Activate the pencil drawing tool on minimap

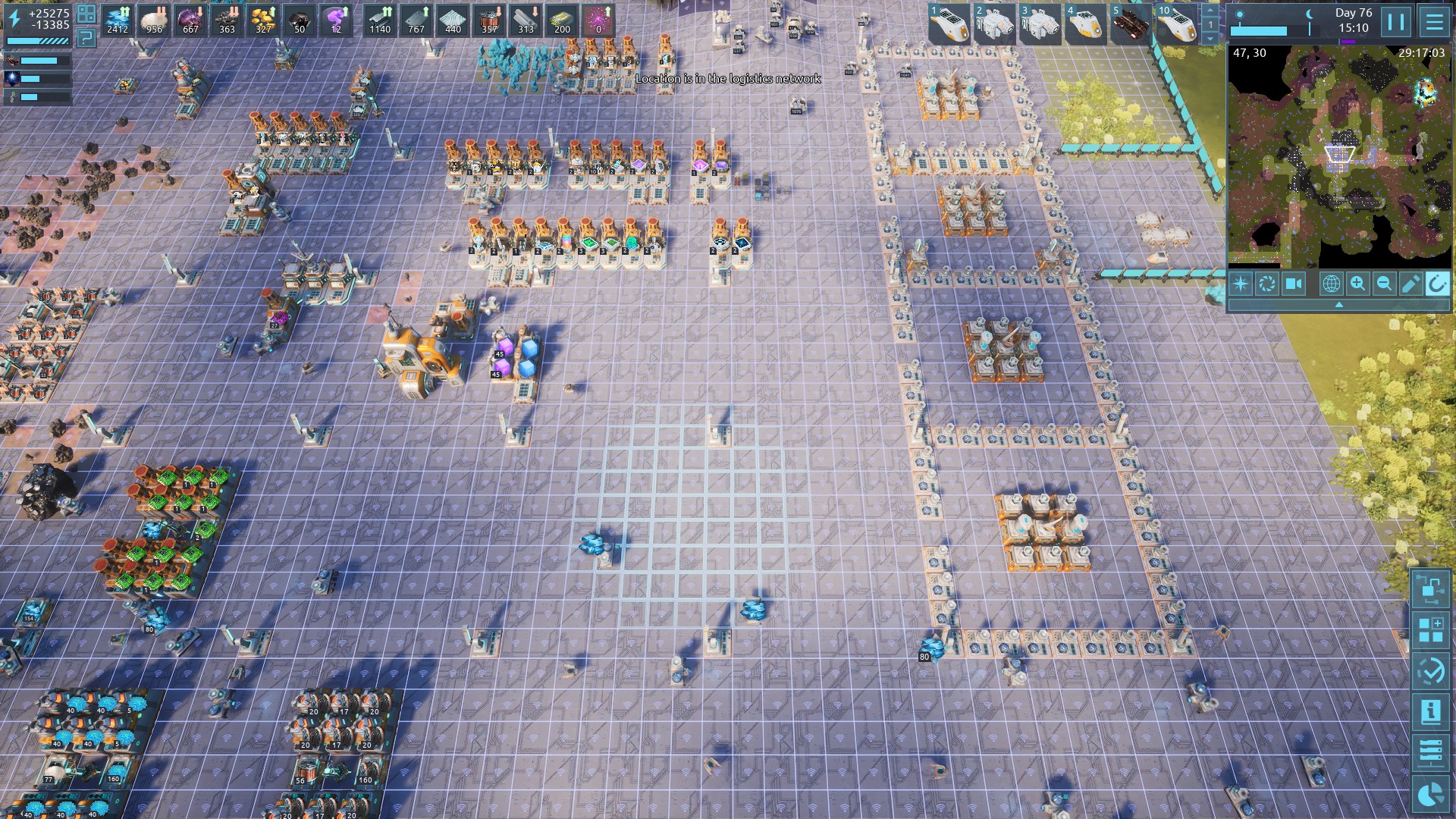[x=1410, y=284]
